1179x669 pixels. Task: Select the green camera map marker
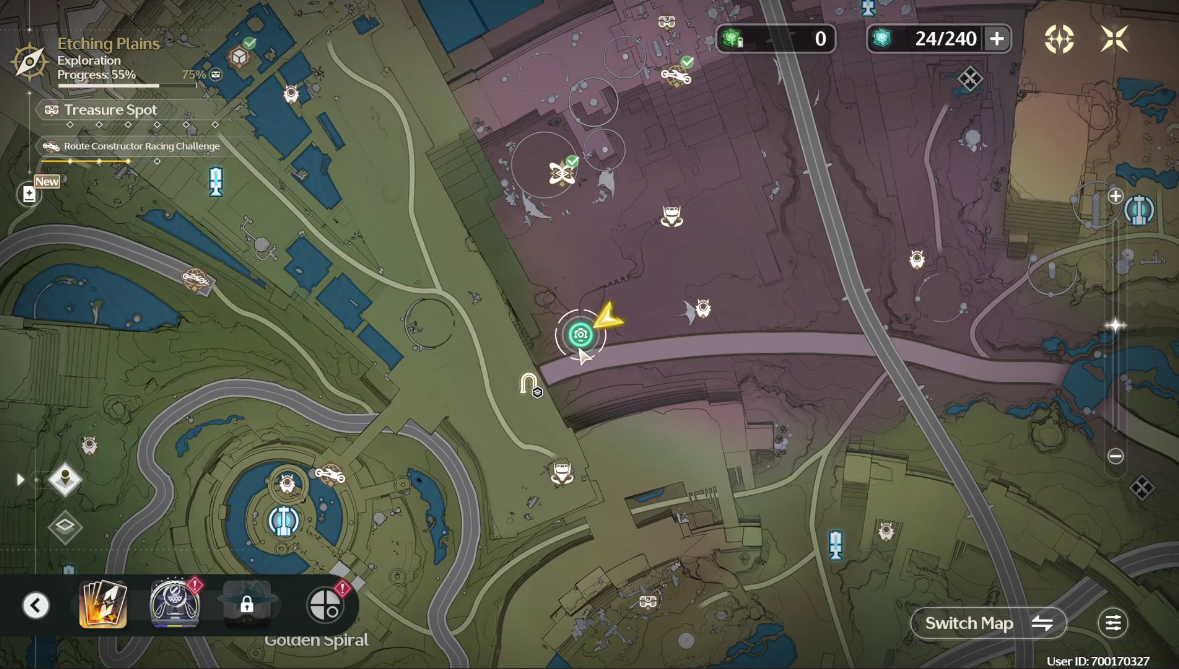[x=579, y=335]
